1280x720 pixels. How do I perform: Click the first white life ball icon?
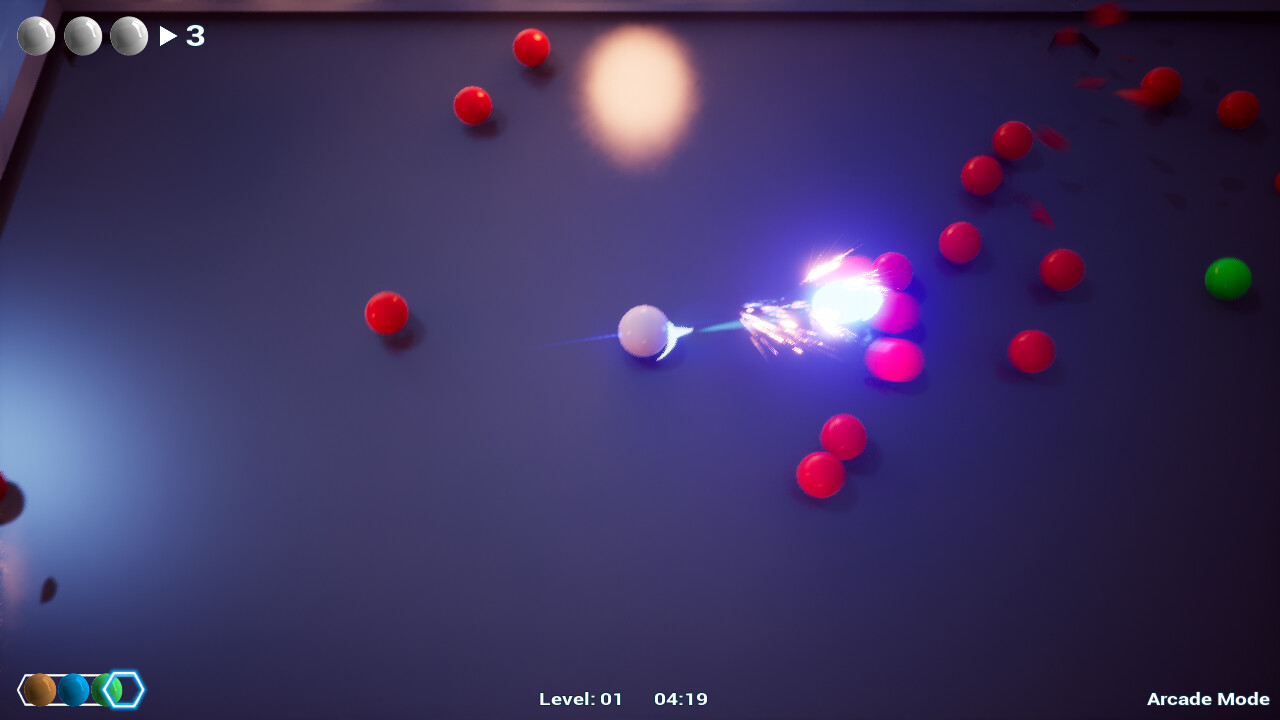34,36
